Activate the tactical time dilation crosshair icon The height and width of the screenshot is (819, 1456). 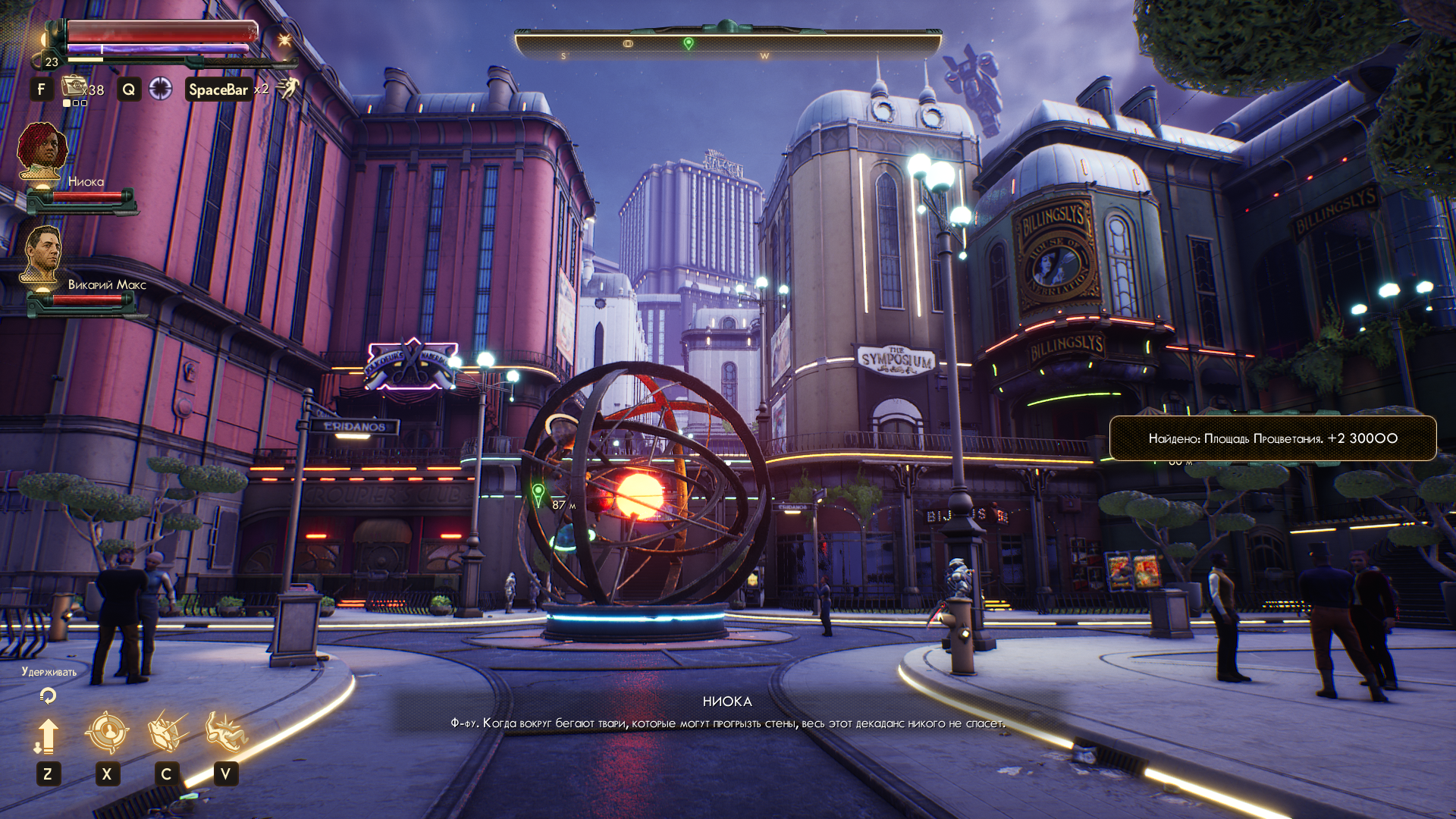click(160, 89)
